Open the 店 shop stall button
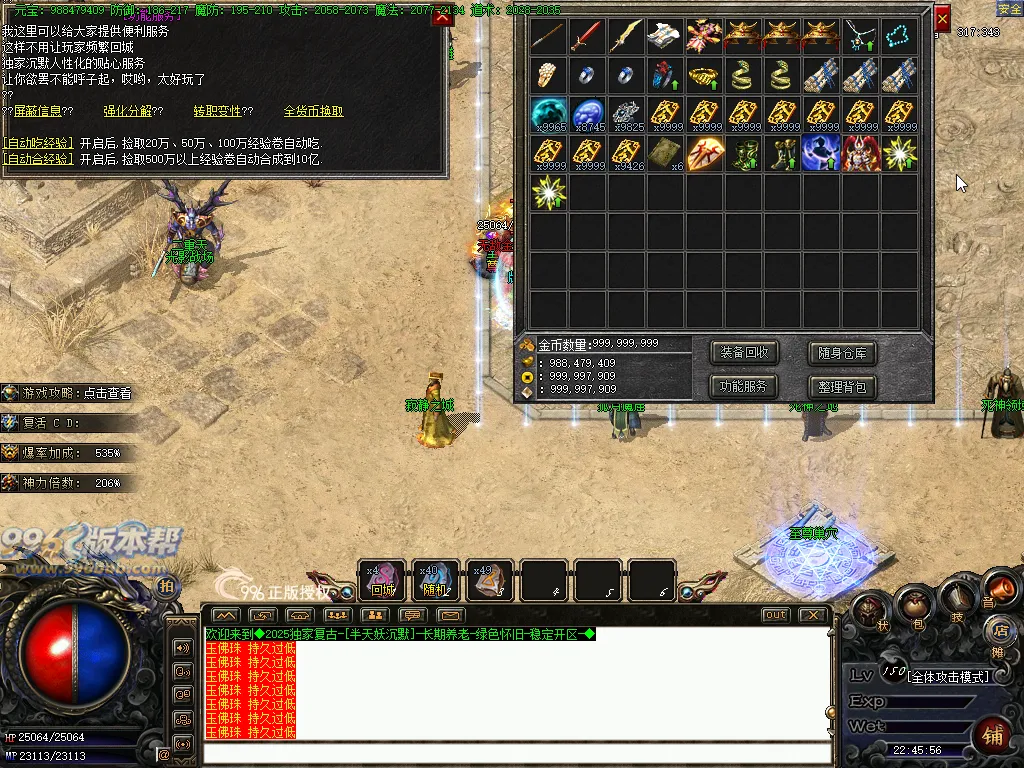Viewport: 1024px width, 768px height. (999, 629)
